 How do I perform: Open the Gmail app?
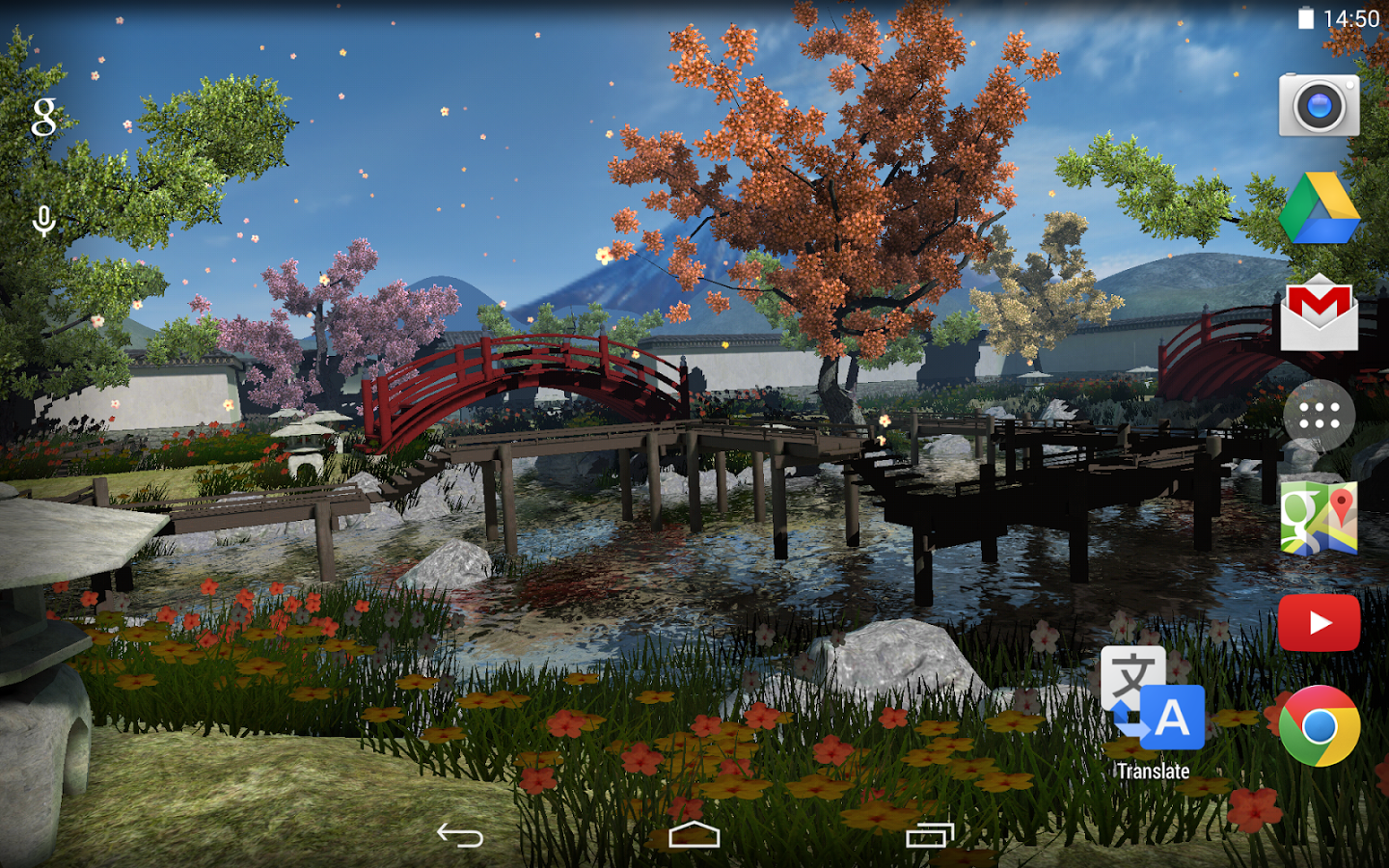[1319, 313]
